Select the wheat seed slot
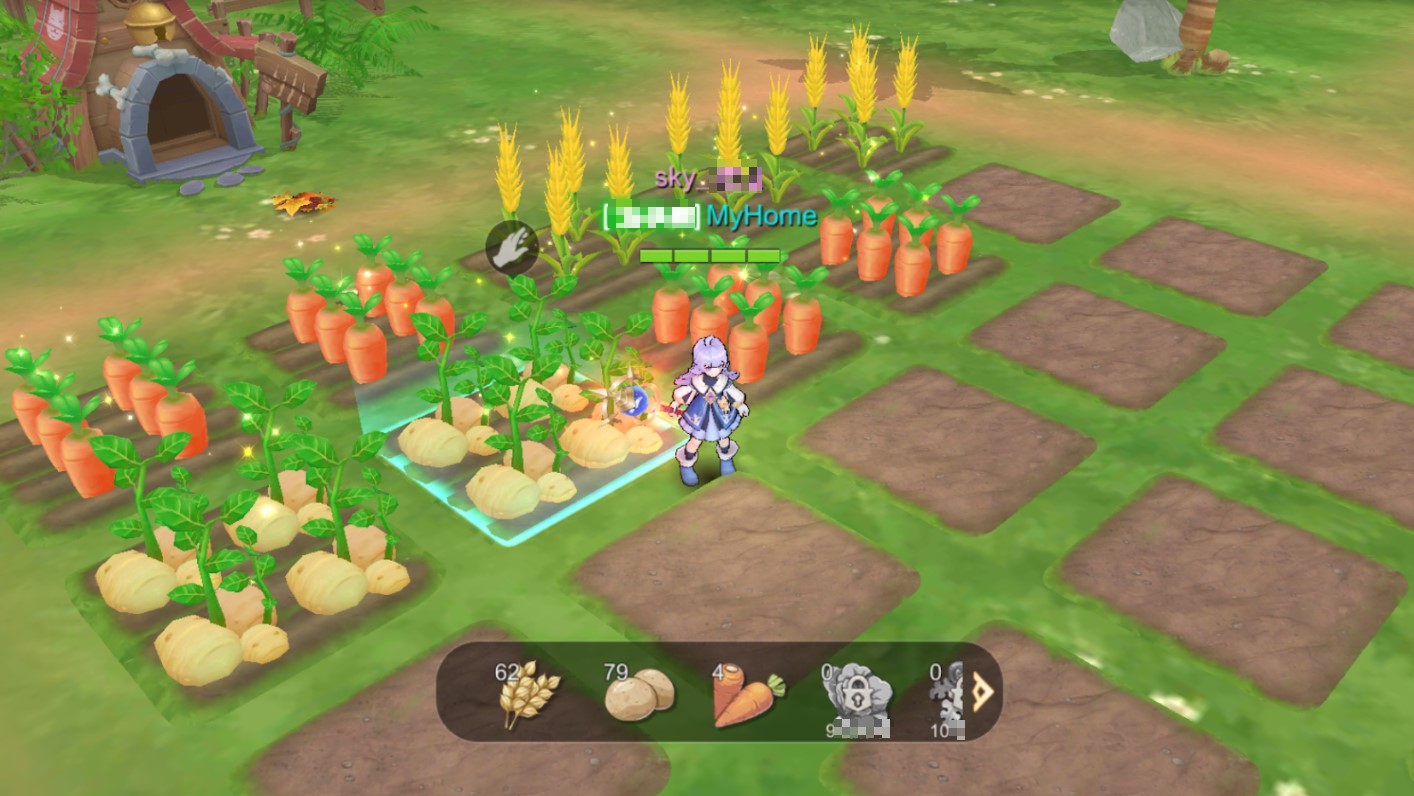Image resolution: width=1414 pixels, height=796 pixels. [527, 692]
